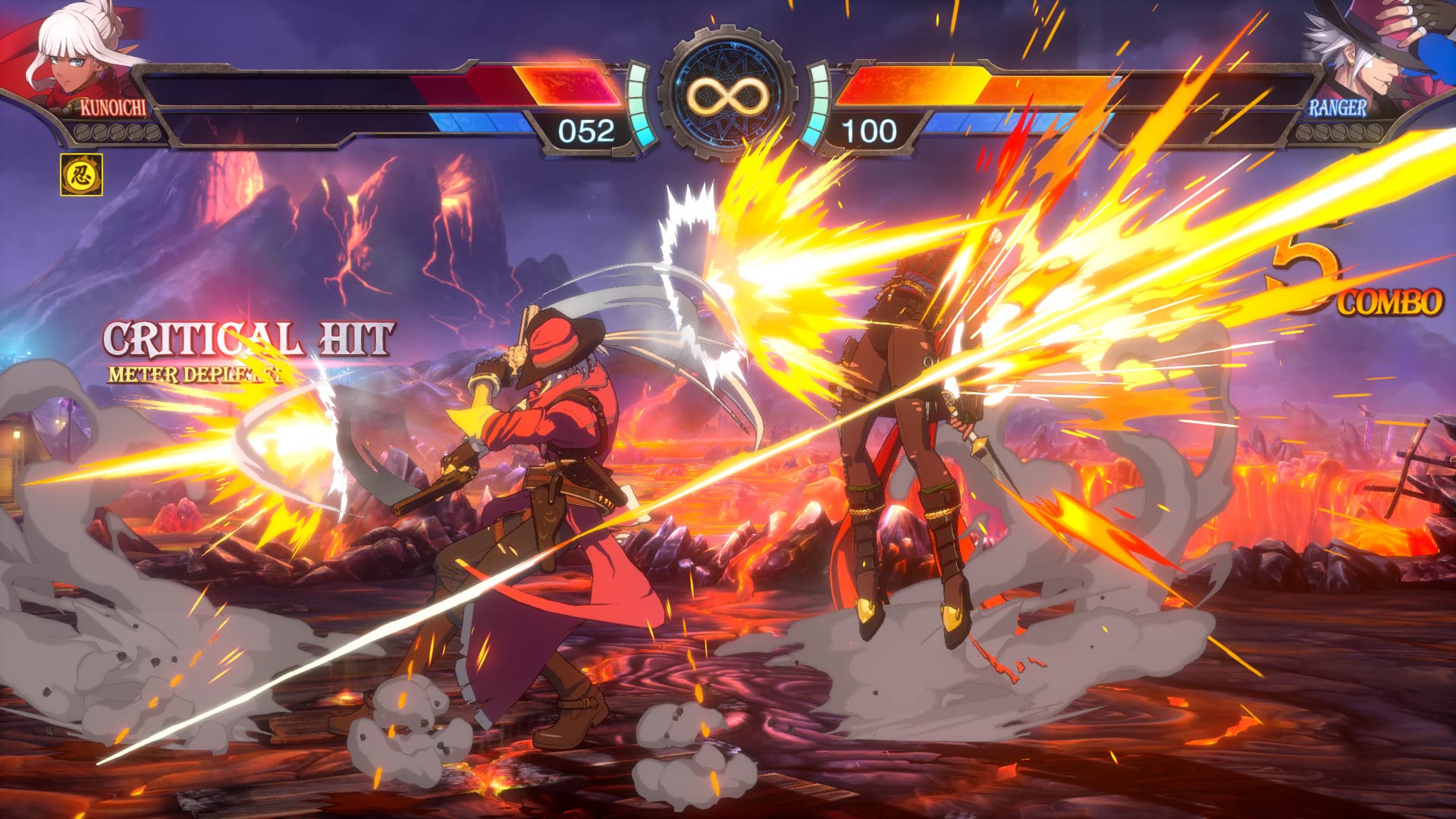Toggle the first round indicator under KUNOICHI
The image size is (1456, 819).
[83, 131]
